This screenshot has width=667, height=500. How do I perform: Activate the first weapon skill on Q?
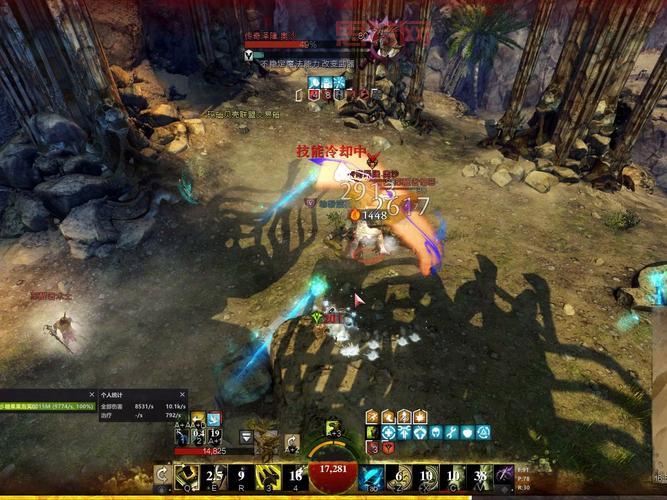[187, 475]
